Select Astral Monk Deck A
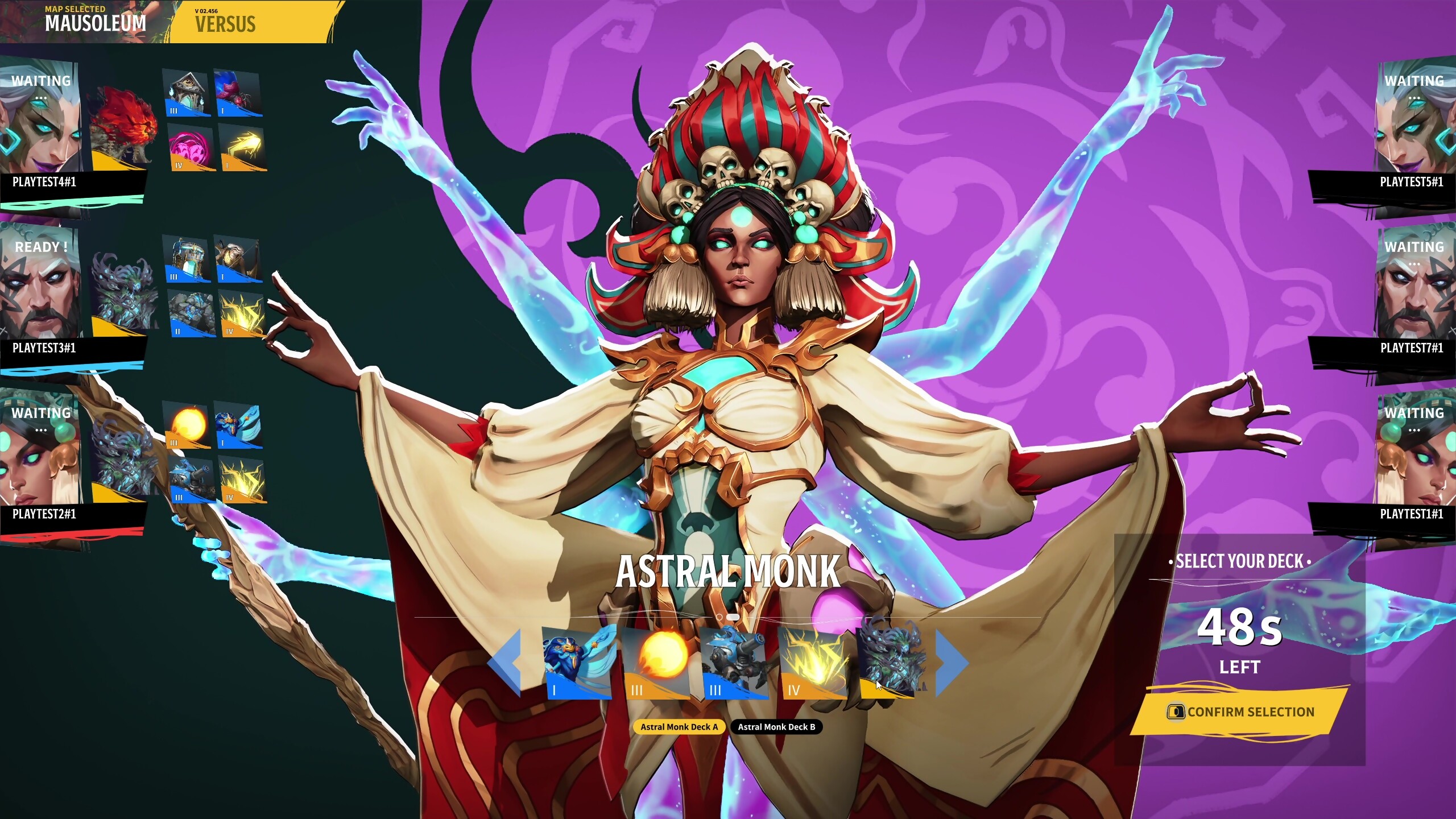1456x819 pixels. pos(679,727)
